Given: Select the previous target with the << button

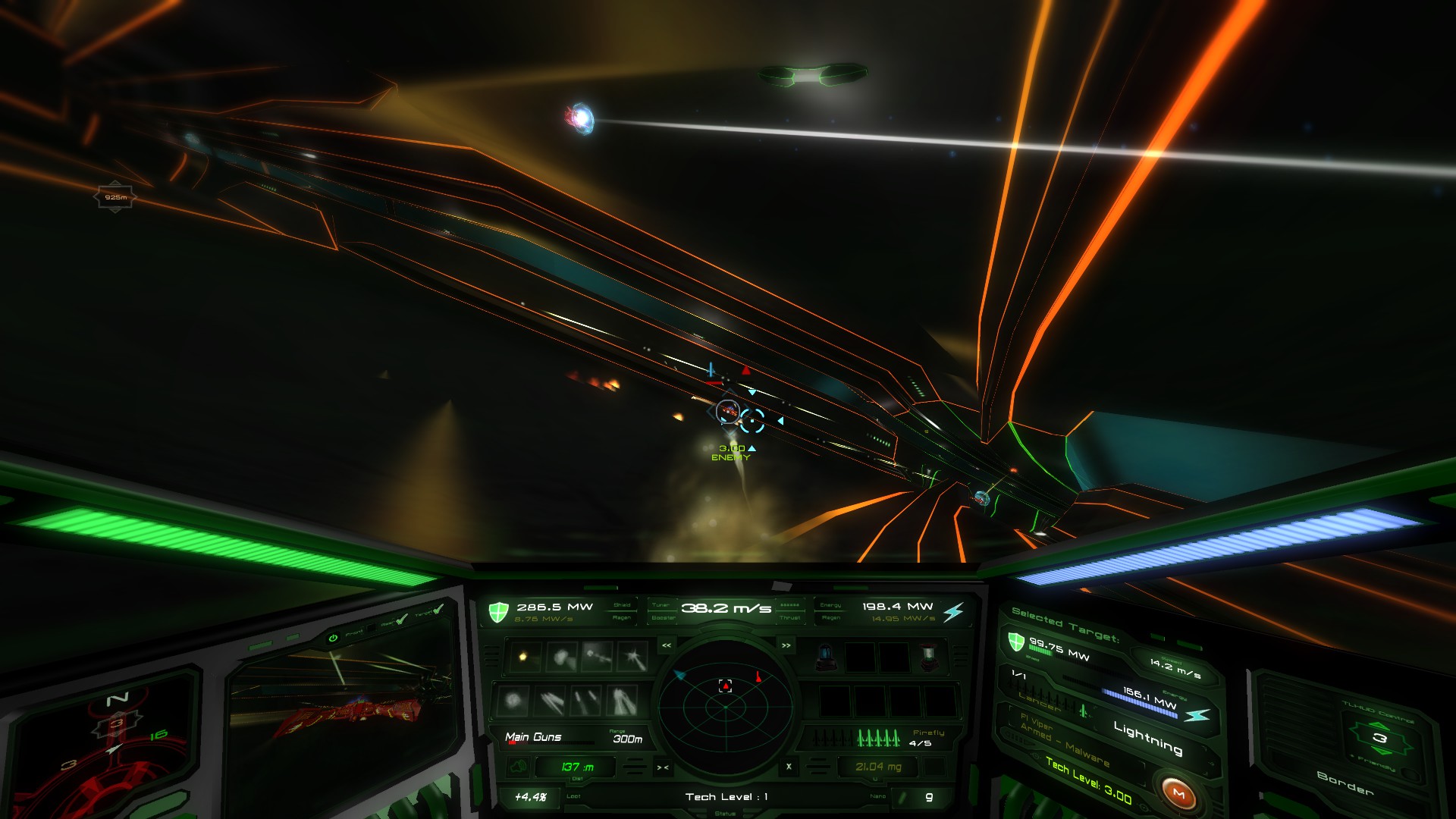Looking at the screenshot, I should 667,645.
